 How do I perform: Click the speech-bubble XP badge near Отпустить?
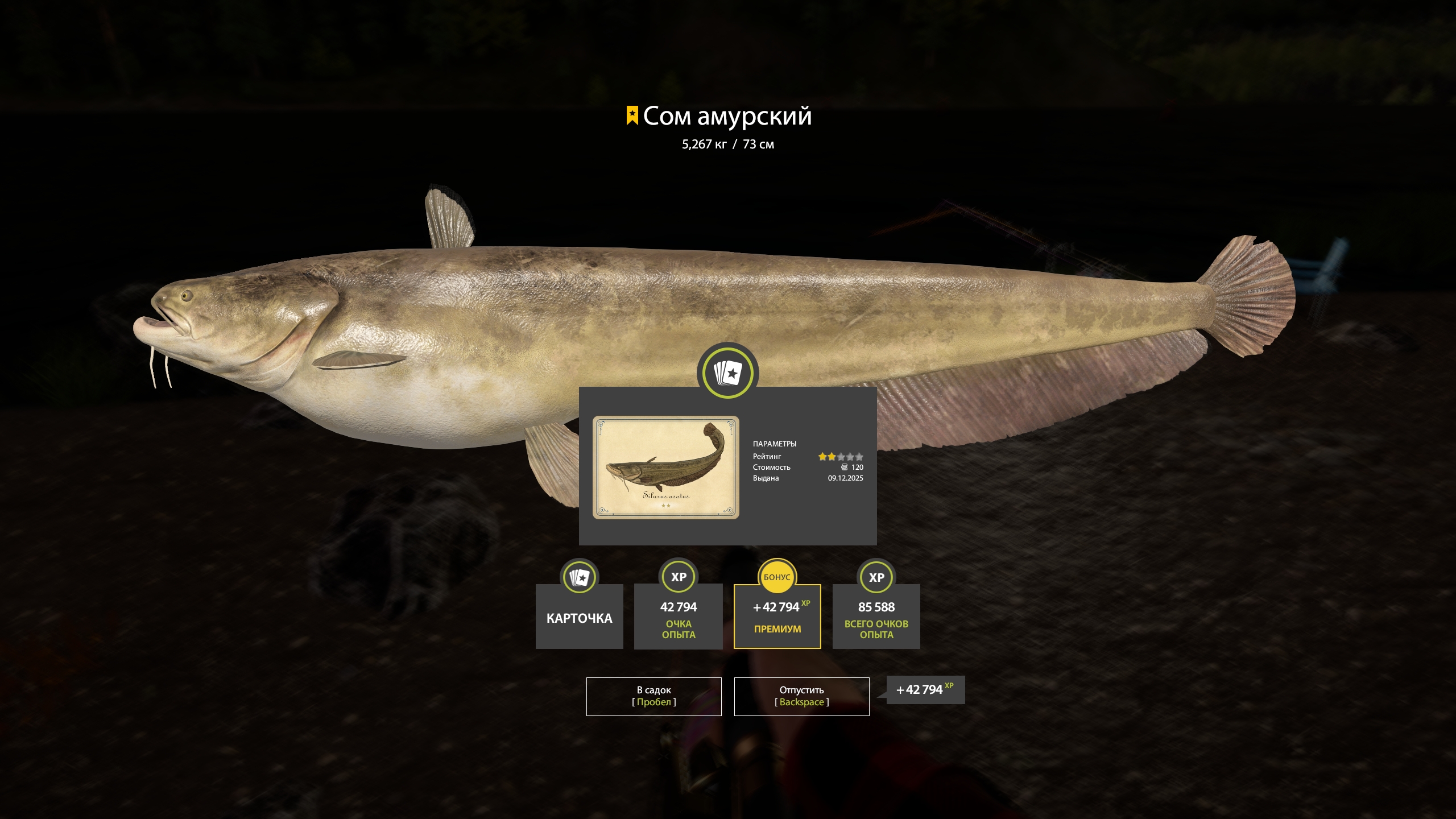pos(924,689)
